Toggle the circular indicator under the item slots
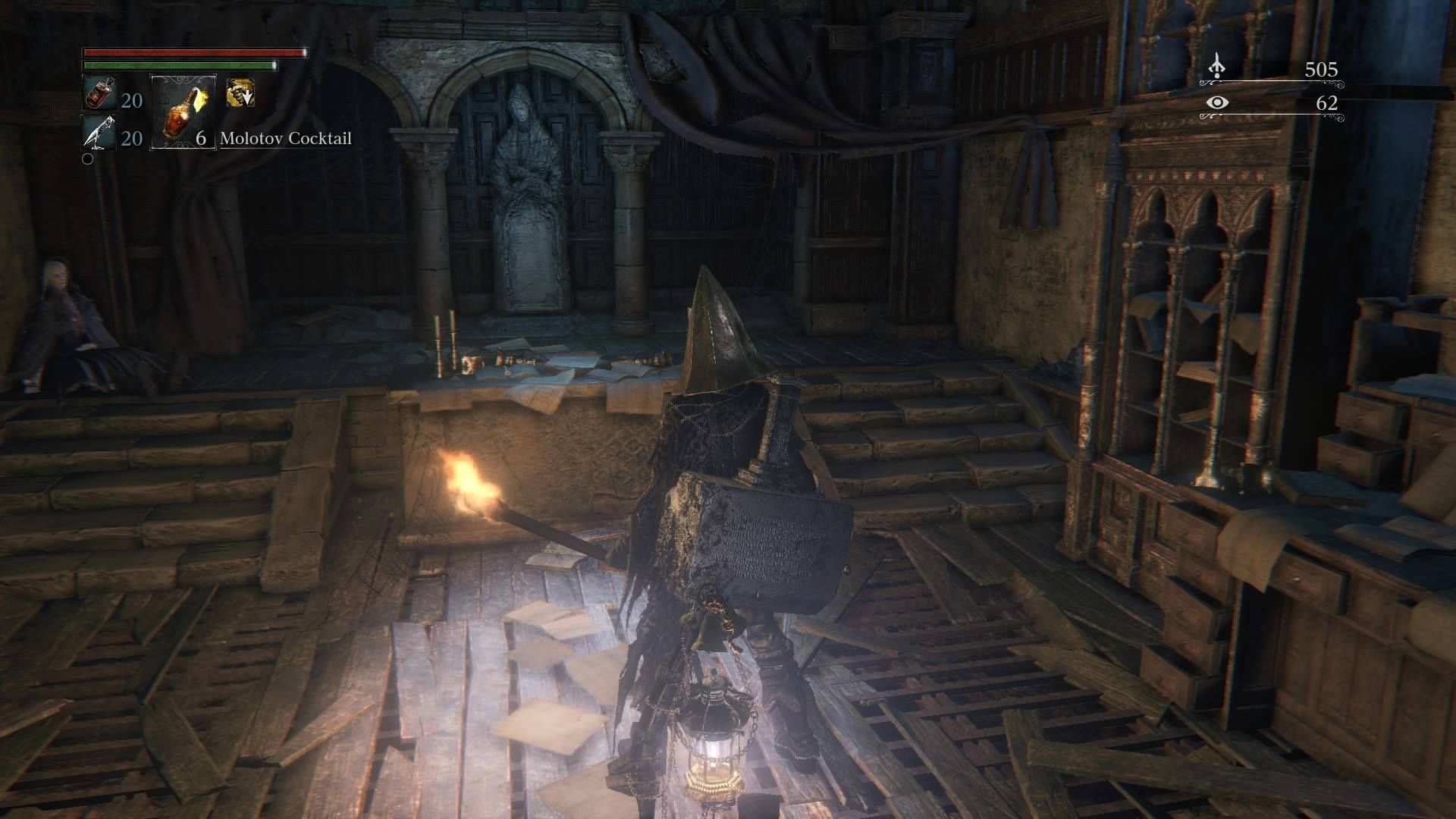Image resolution: width=1456 pixels, height=819 pixels. pos(87,158)
